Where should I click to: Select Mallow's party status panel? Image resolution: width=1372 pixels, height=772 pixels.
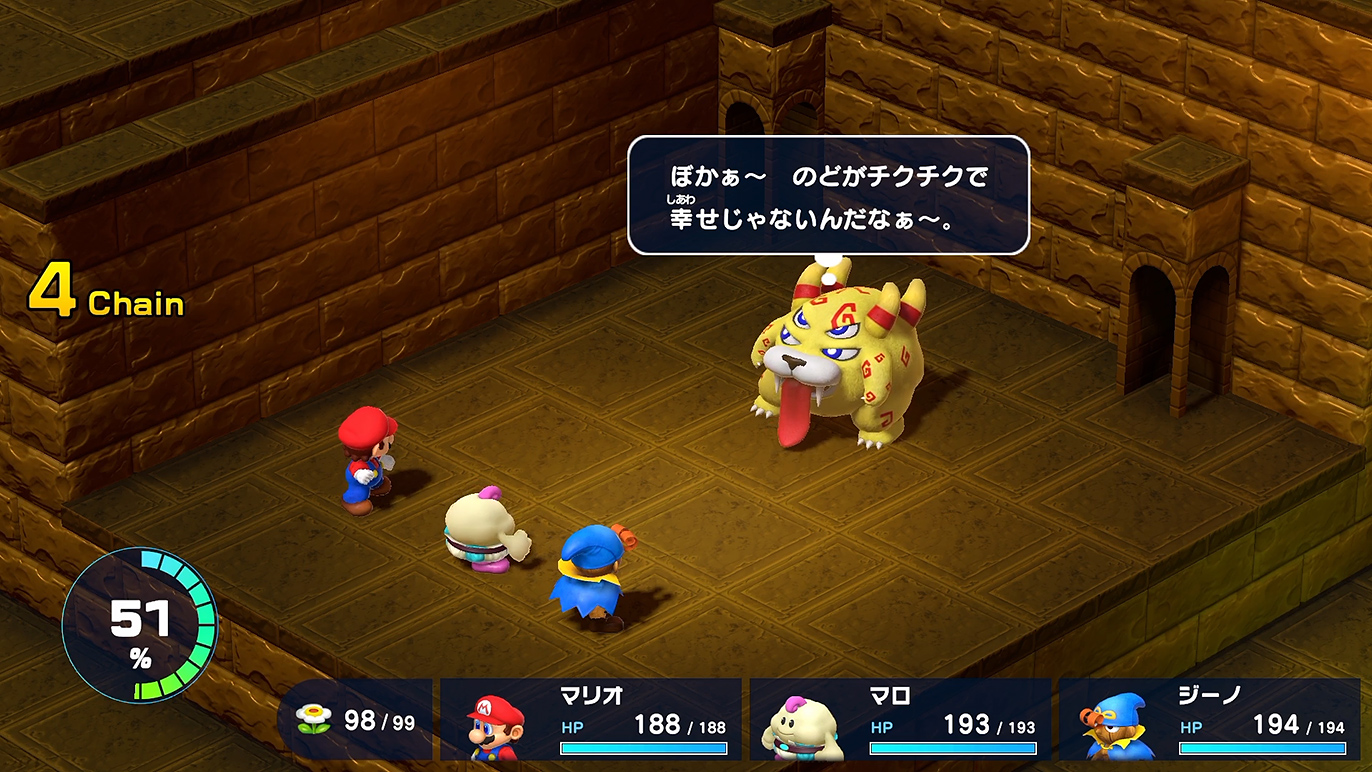900,719
